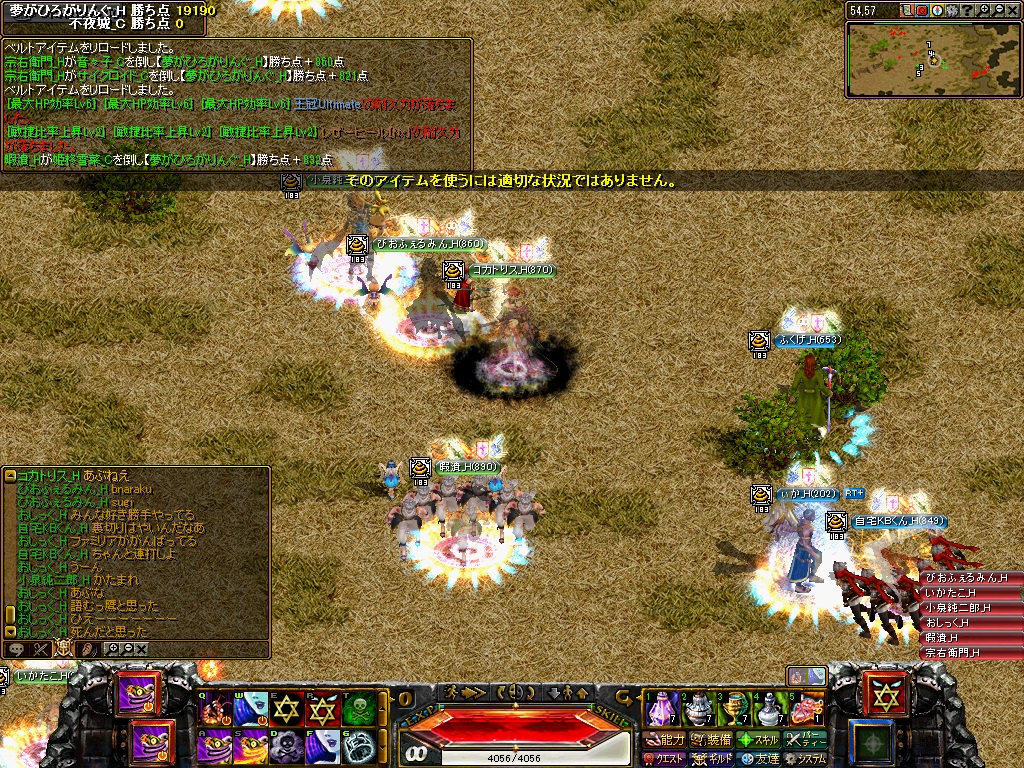The image size is (1024, 768).
Task: Open the 装備 (Equipment) menu
Action: coord(711,740)
